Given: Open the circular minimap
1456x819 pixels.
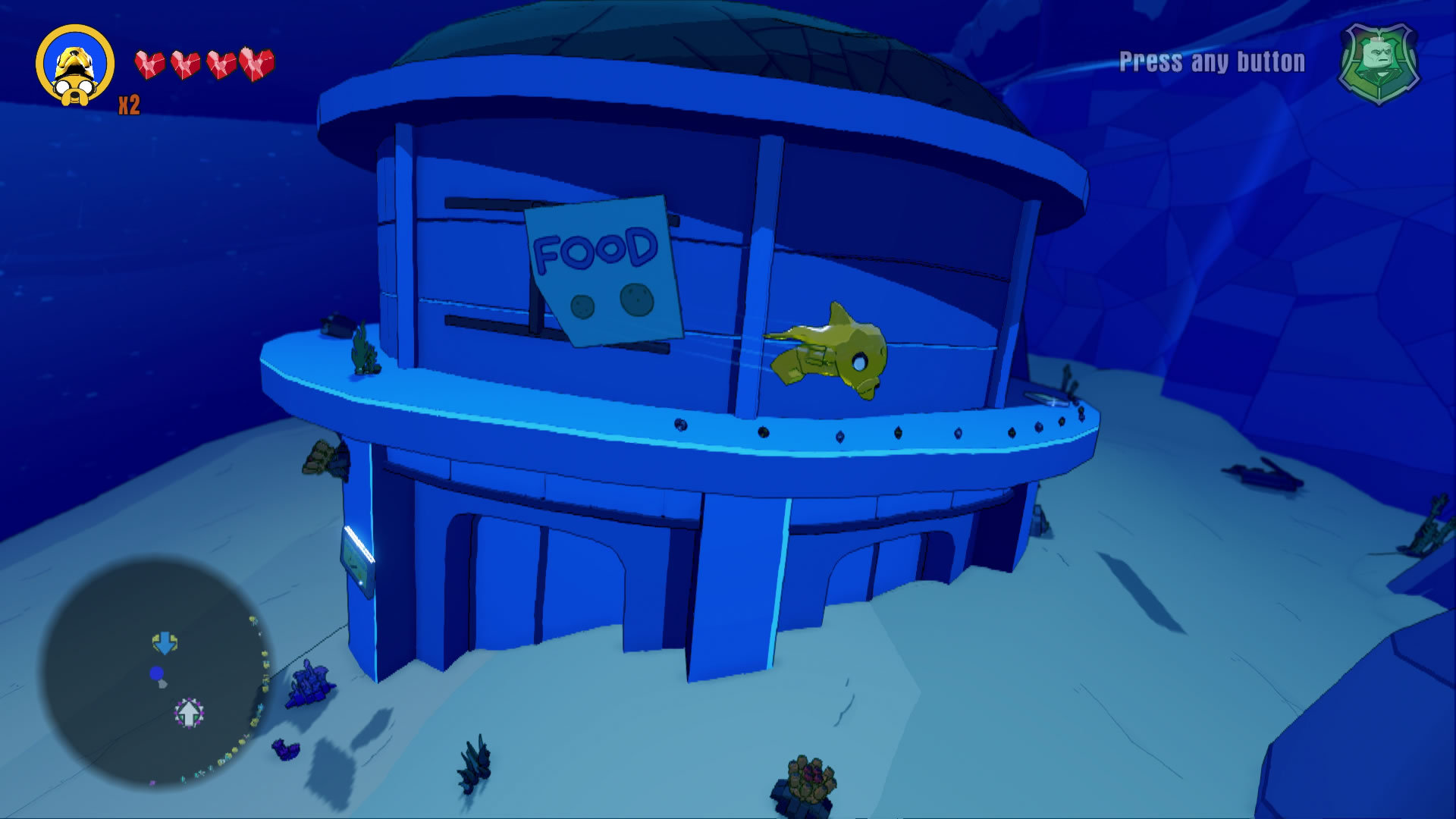Looking at the screenshot, I should (155, 672).
